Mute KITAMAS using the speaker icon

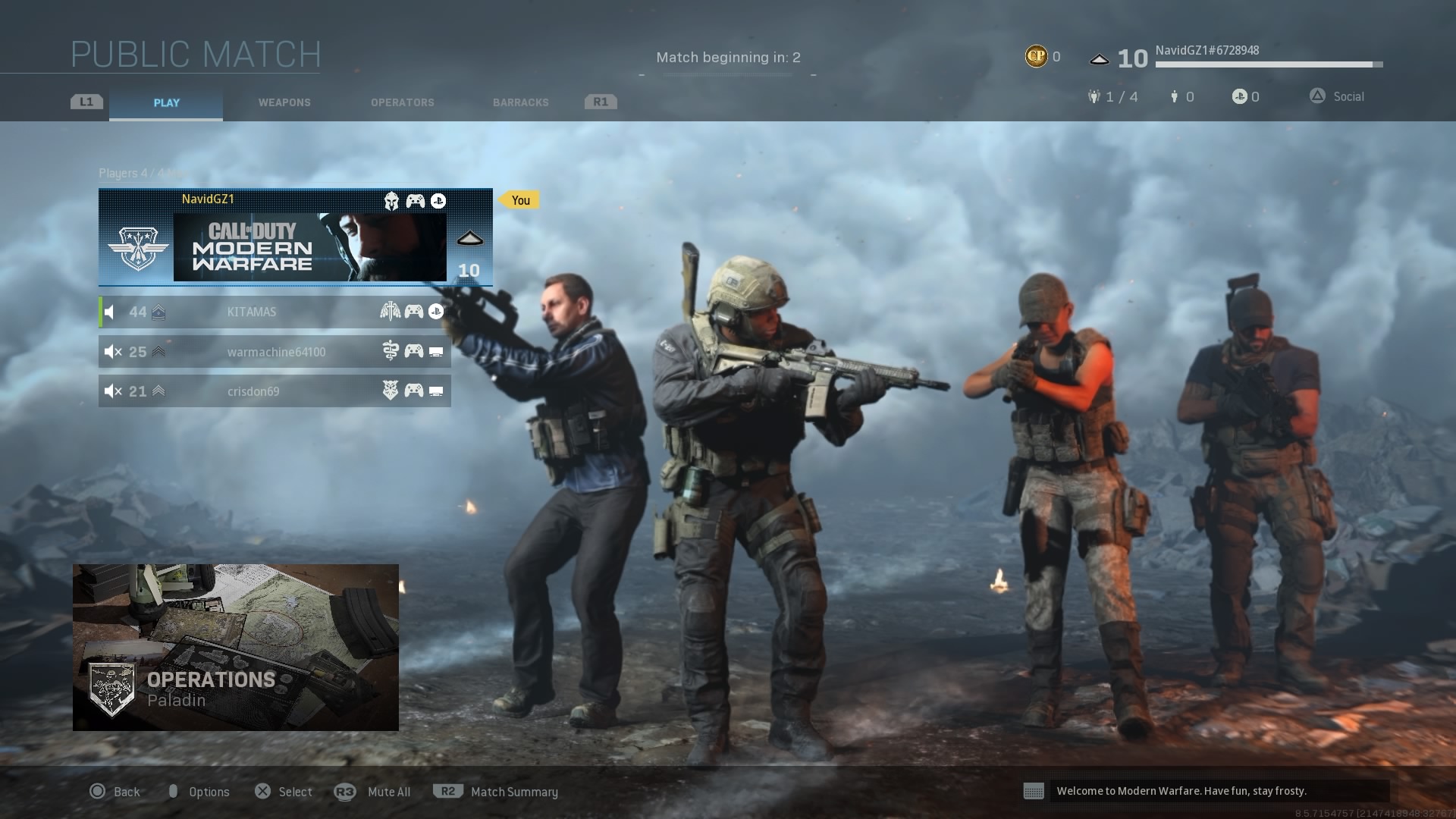110,311
